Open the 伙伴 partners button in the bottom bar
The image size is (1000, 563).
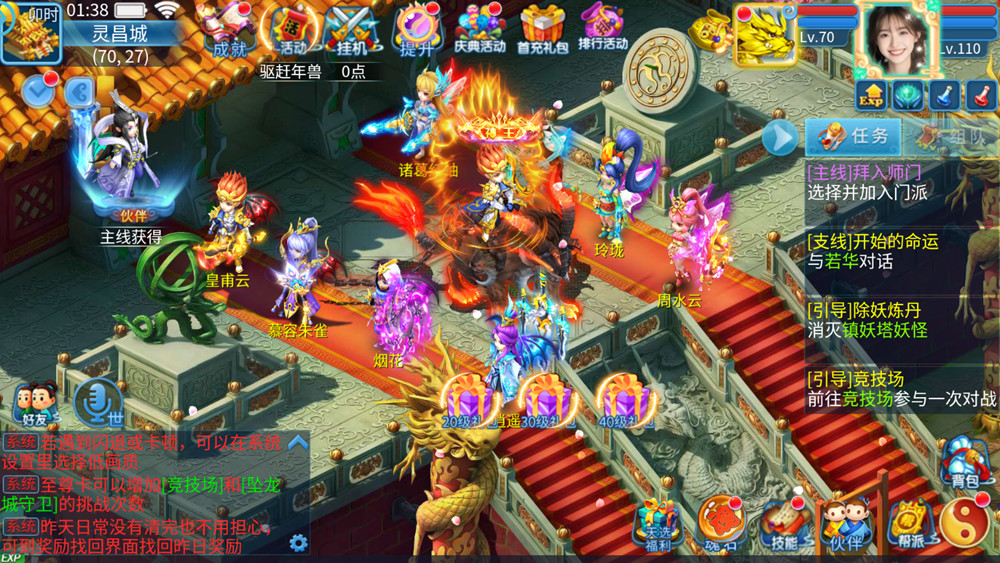tap(845, 525)
